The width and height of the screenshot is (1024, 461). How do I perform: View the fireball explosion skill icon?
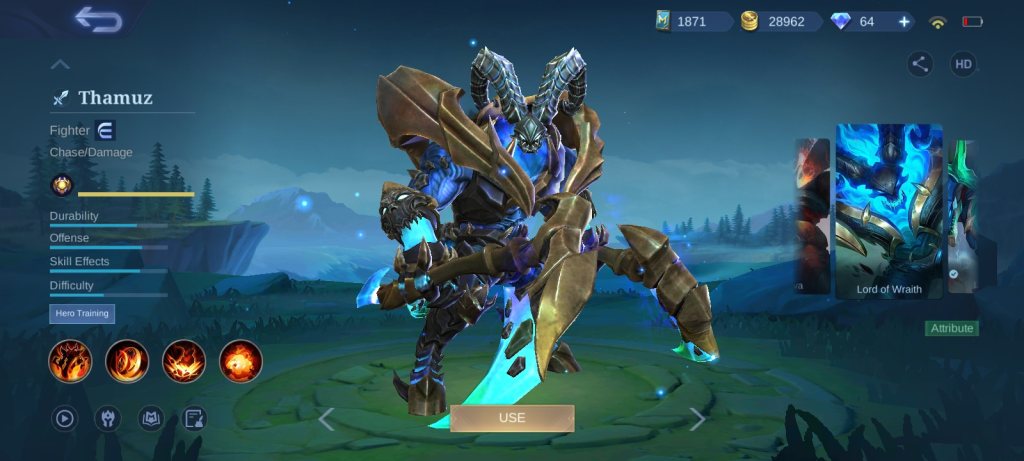coord(241,361)
